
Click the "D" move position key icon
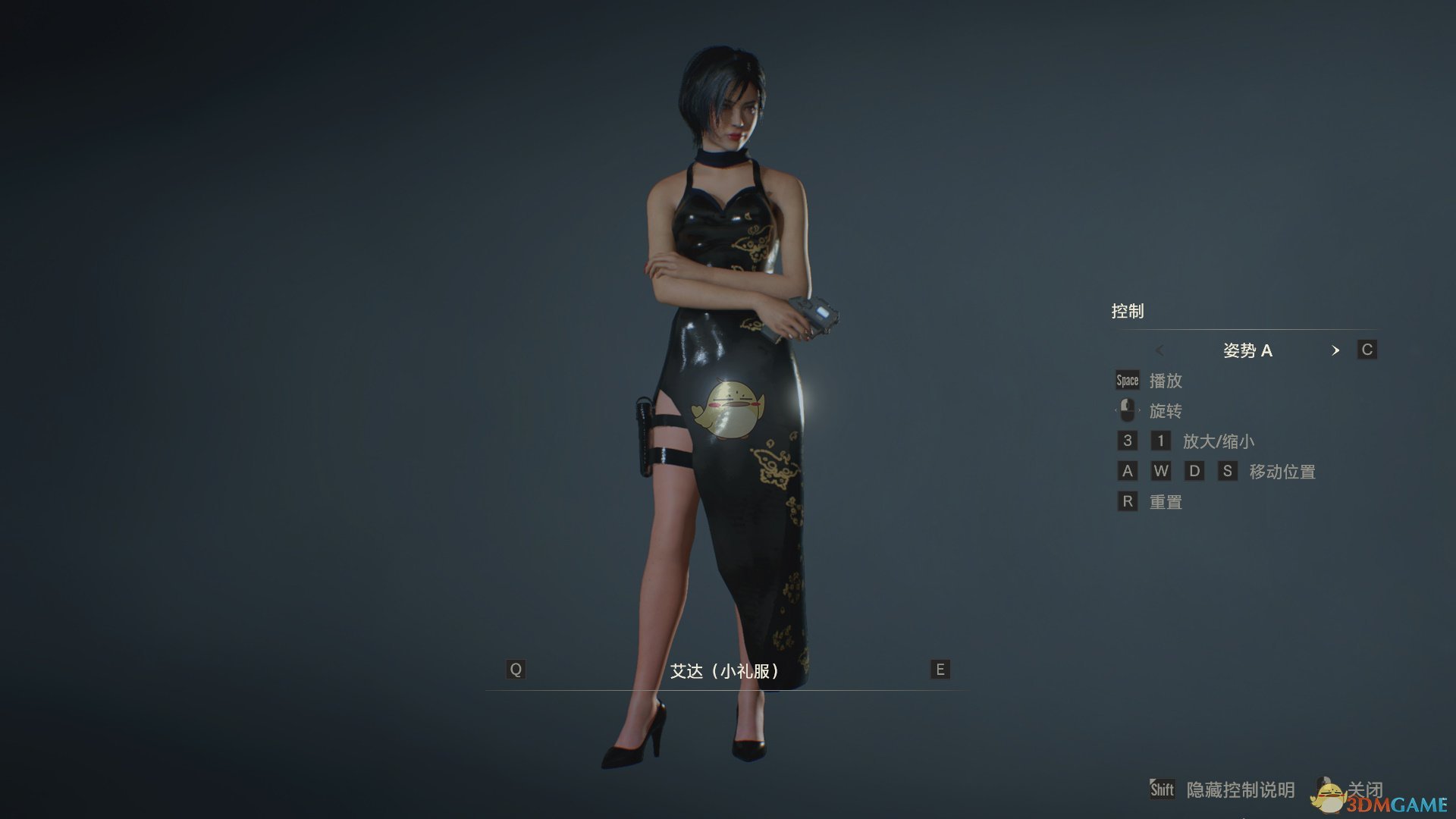click(x=1194, y=471)
